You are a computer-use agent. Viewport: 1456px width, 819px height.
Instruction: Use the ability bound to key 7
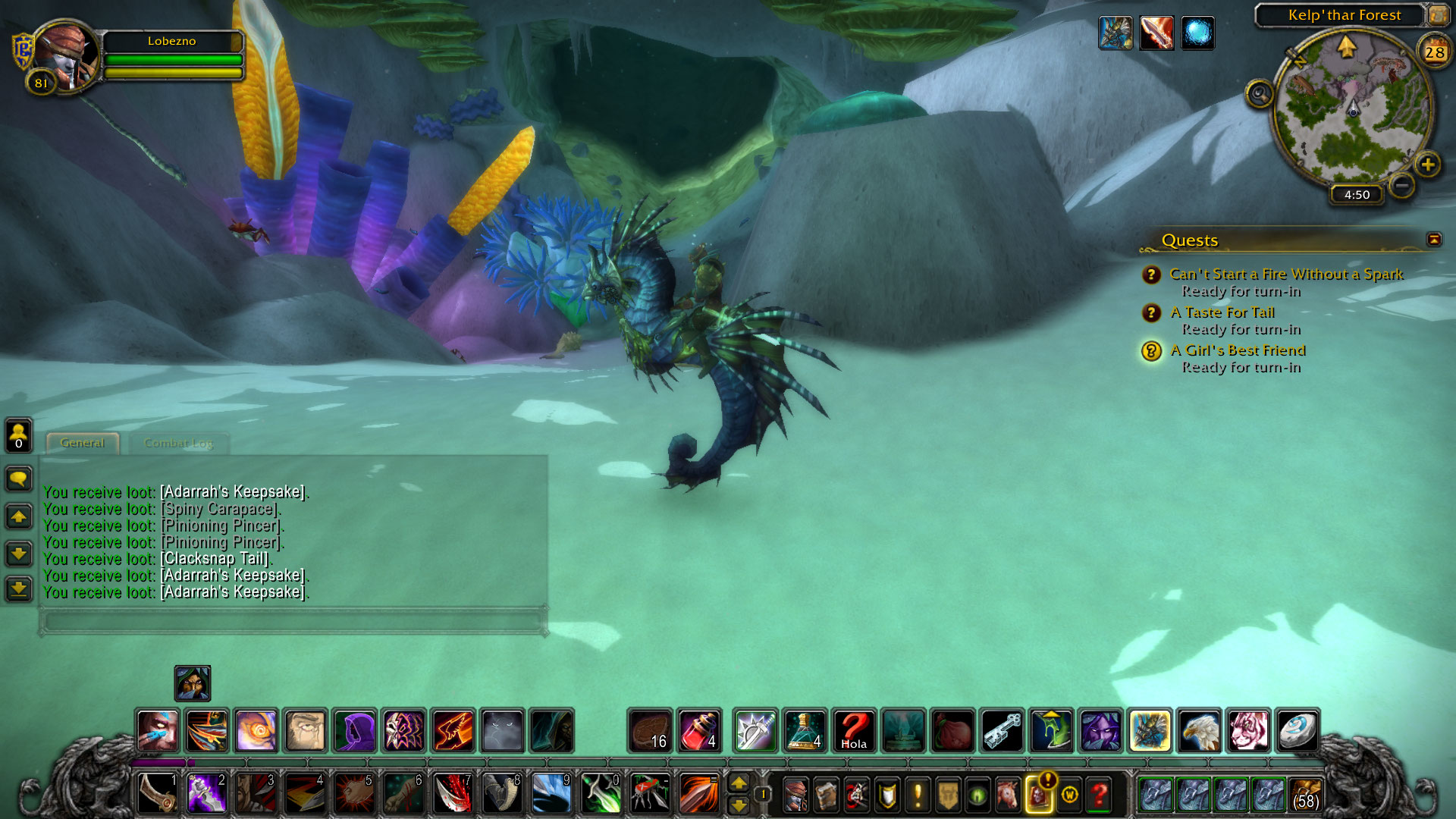pyautogui.click(x=453, y=794)
